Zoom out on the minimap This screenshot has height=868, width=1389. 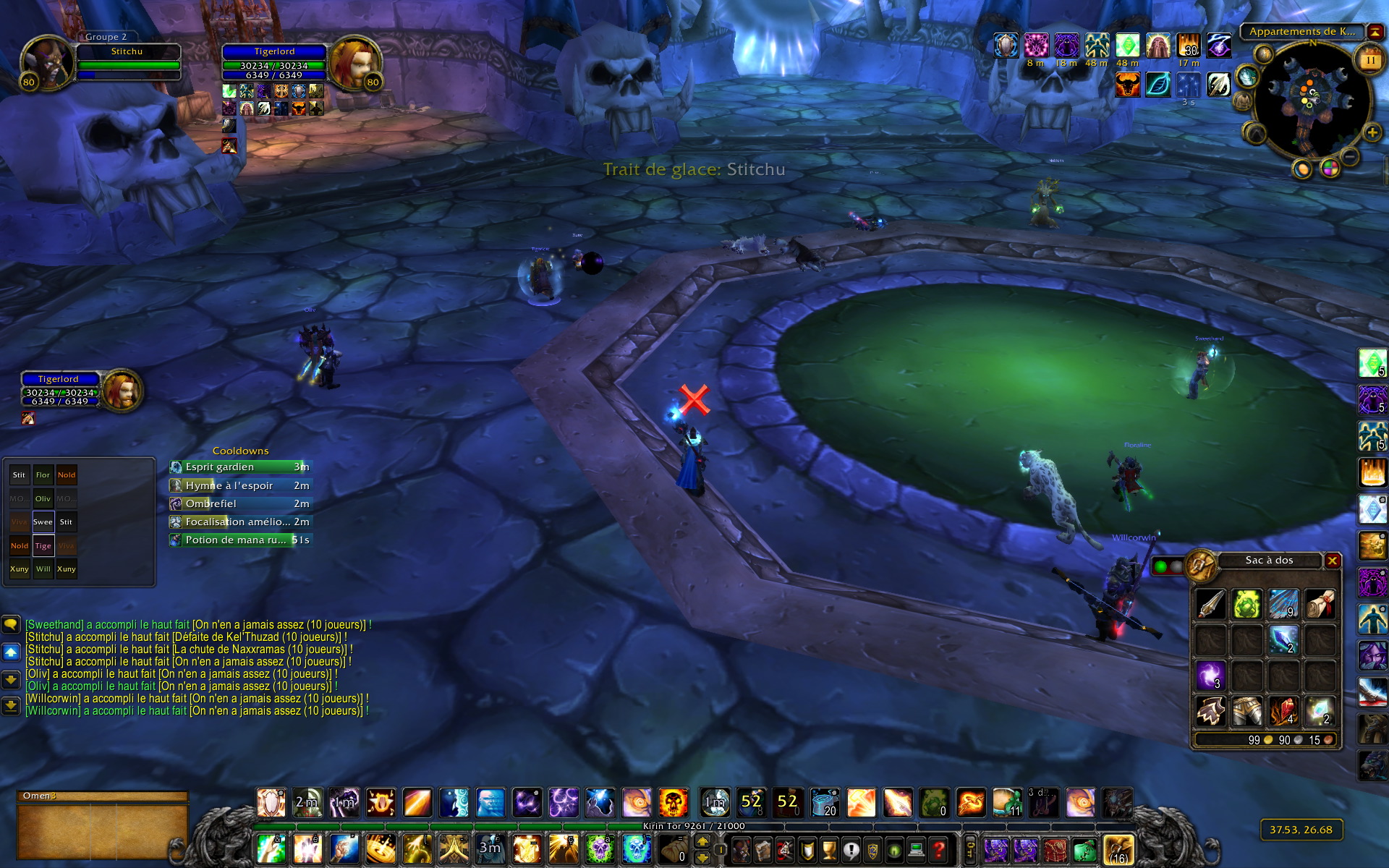click(1350, 156)
